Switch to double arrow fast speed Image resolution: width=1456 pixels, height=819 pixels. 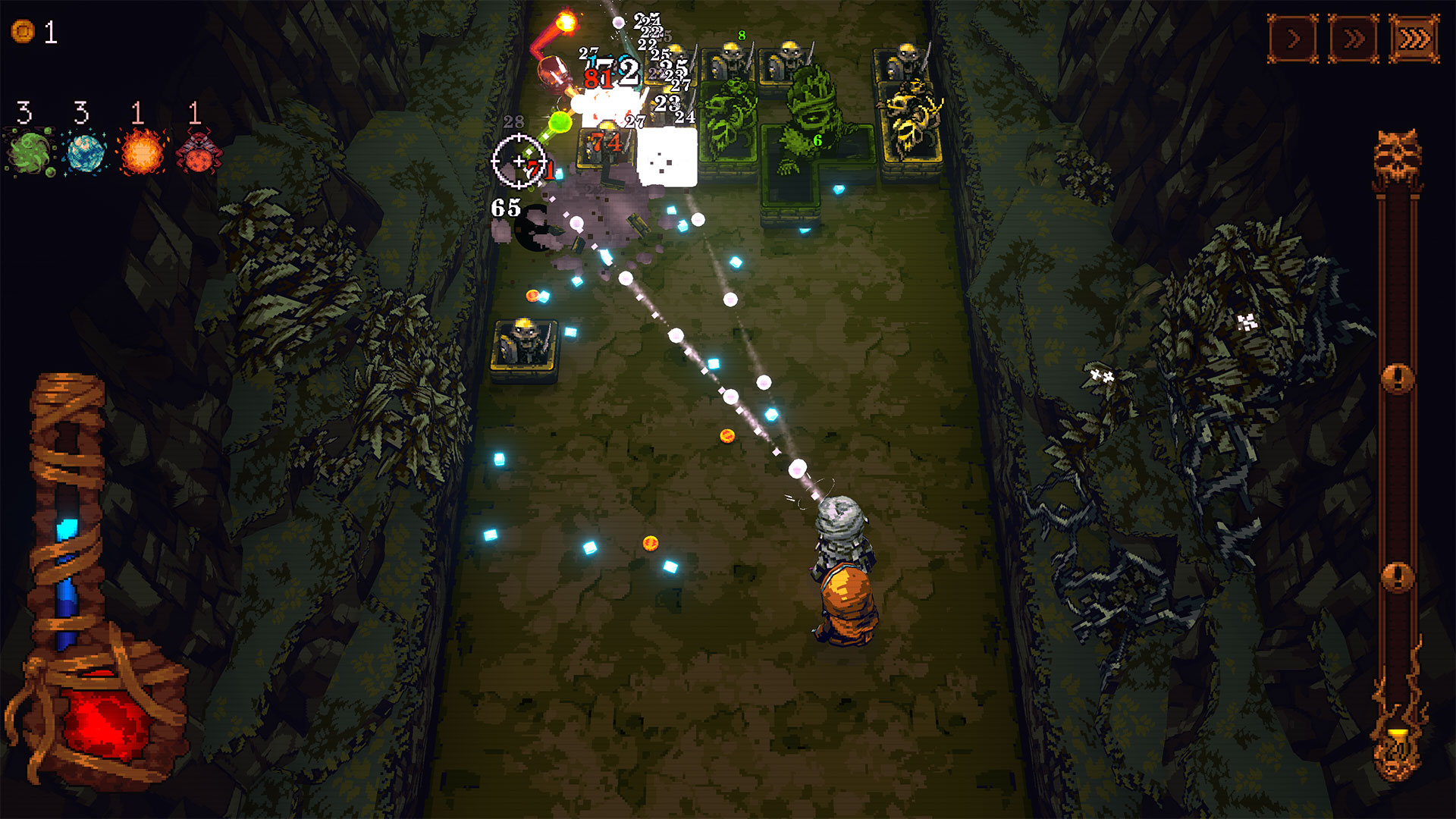[x=1354, y=38]
